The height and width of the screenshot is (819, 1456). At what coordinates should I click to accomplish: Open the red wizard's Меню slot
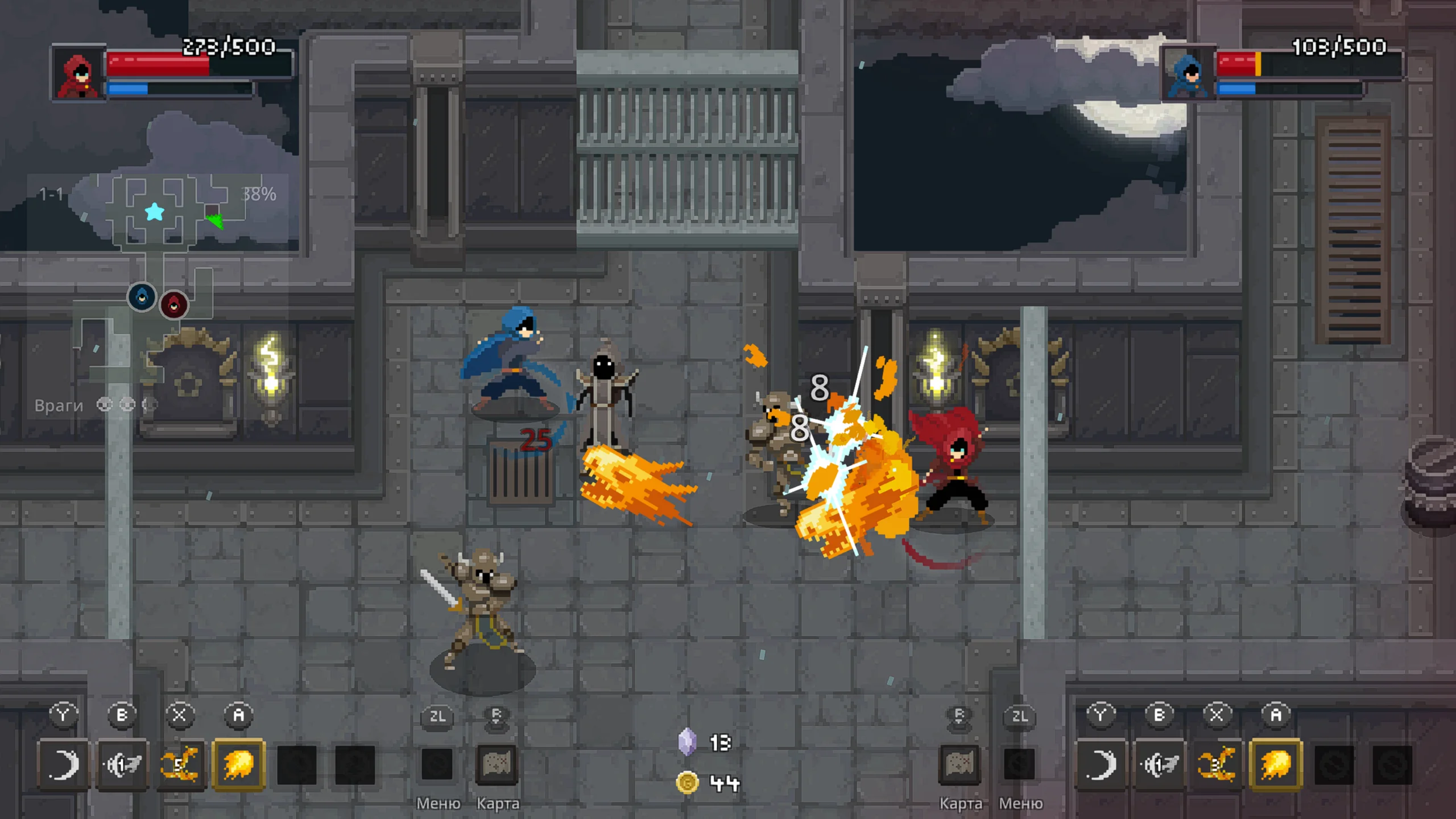point(437,764)
